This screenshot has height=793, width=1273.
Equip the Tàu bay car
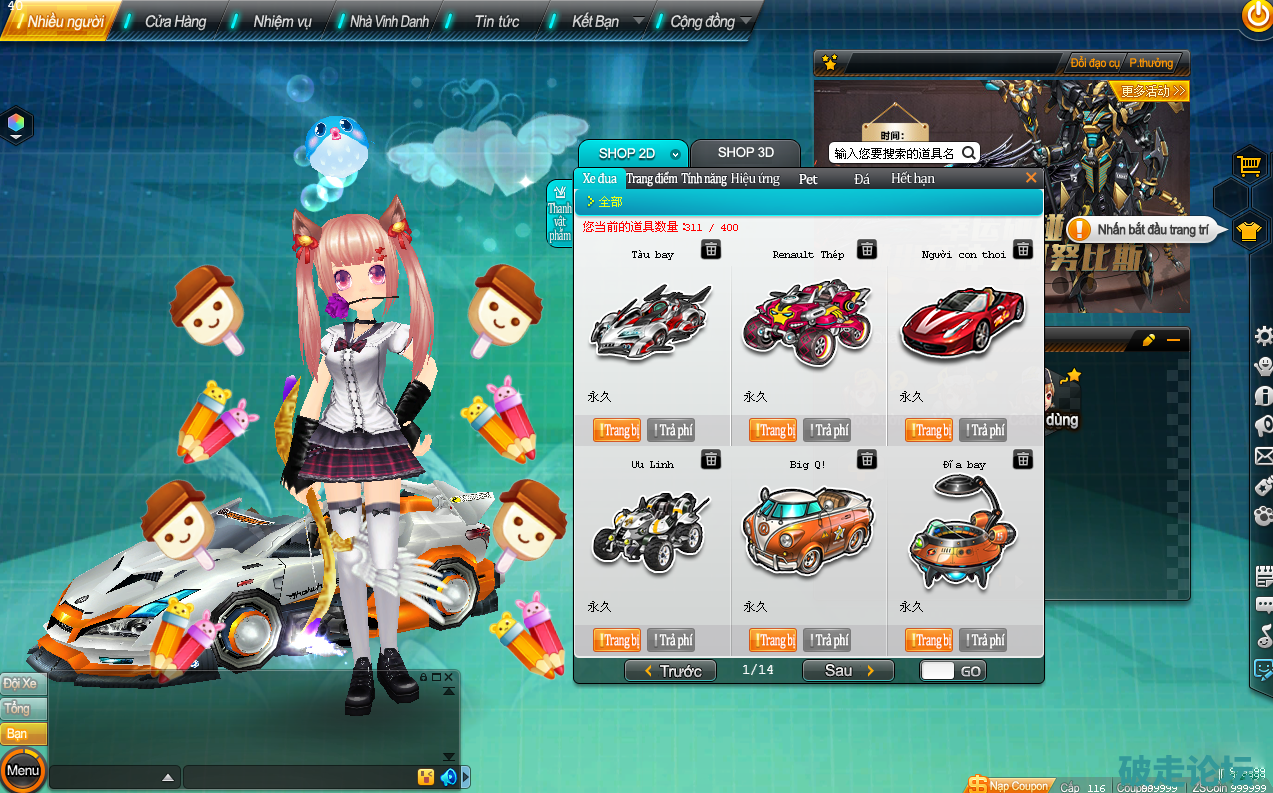pyautogui.click(x=617, y=430)
